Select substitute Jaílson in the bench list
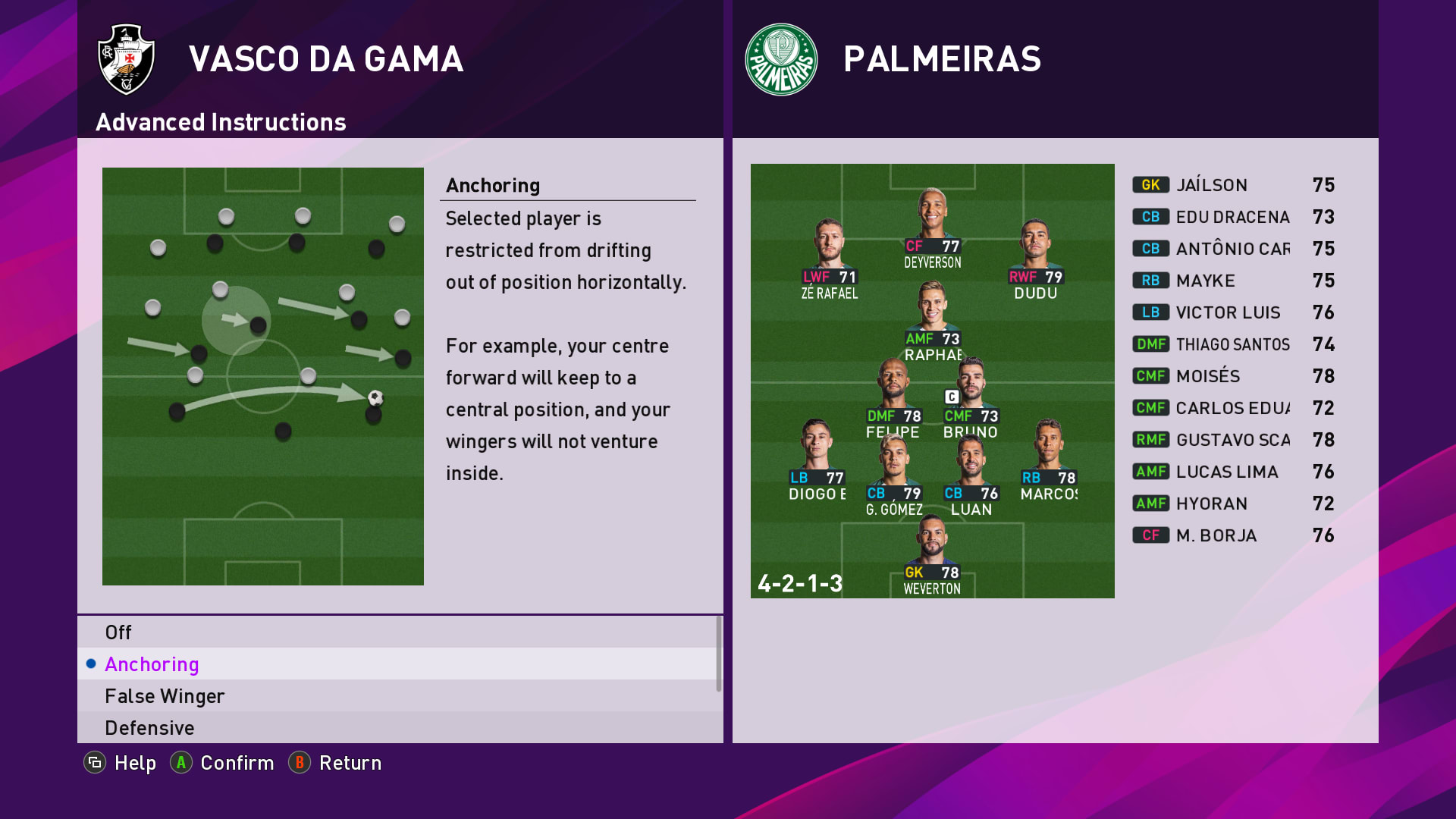The width and height of the screenshot is (1456, 819). [x=1234, y=185]
